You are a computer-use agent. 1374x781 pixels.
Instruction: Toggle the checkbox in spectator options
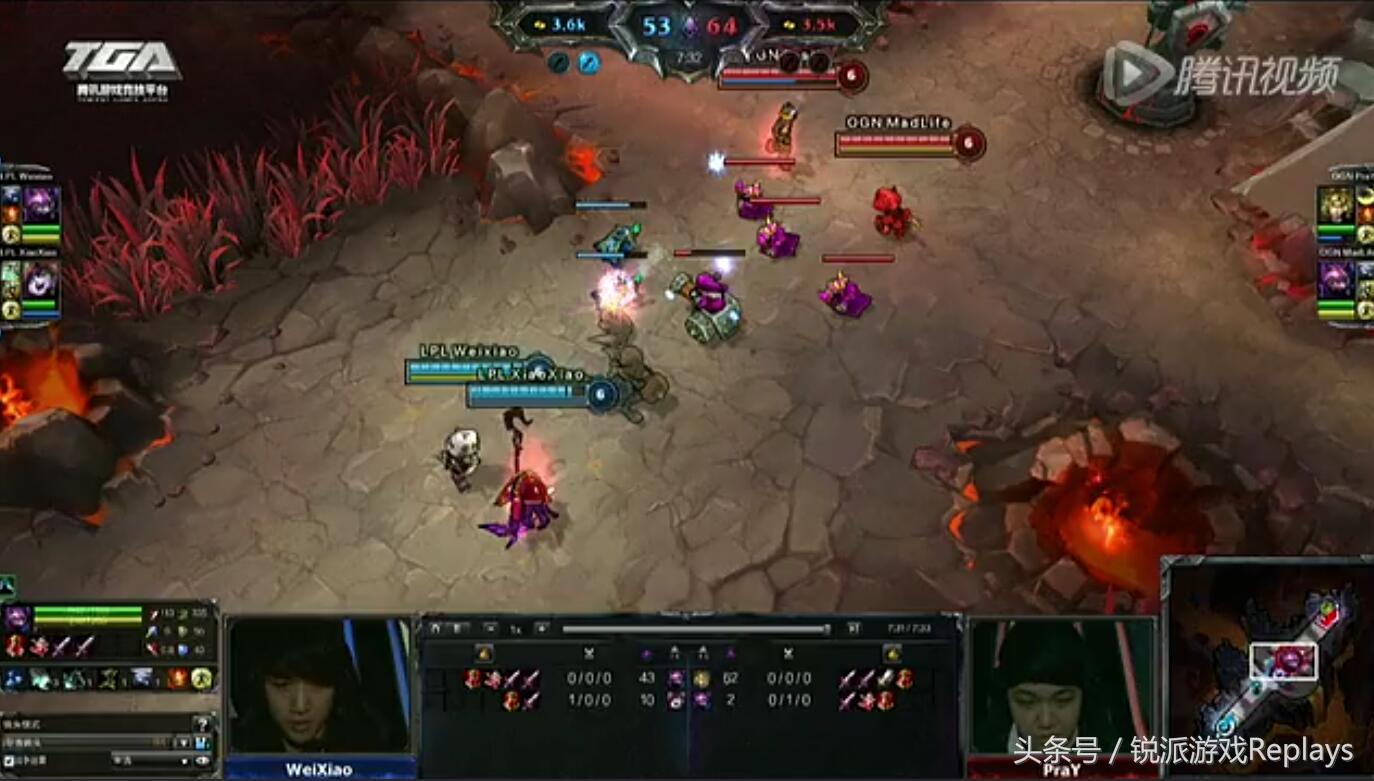click(9, 761)
